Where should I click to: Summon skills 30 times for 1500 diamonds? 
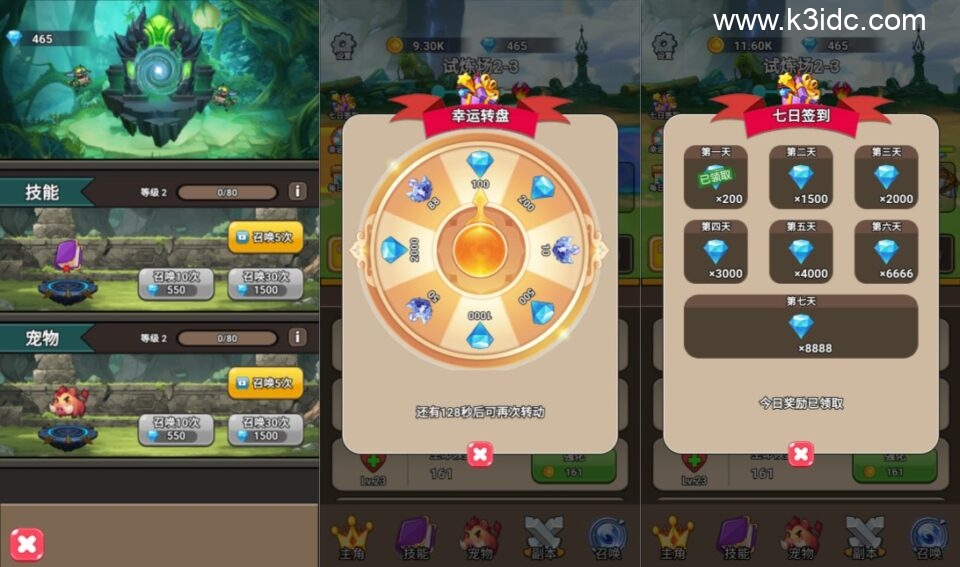[x=265, y=284]
